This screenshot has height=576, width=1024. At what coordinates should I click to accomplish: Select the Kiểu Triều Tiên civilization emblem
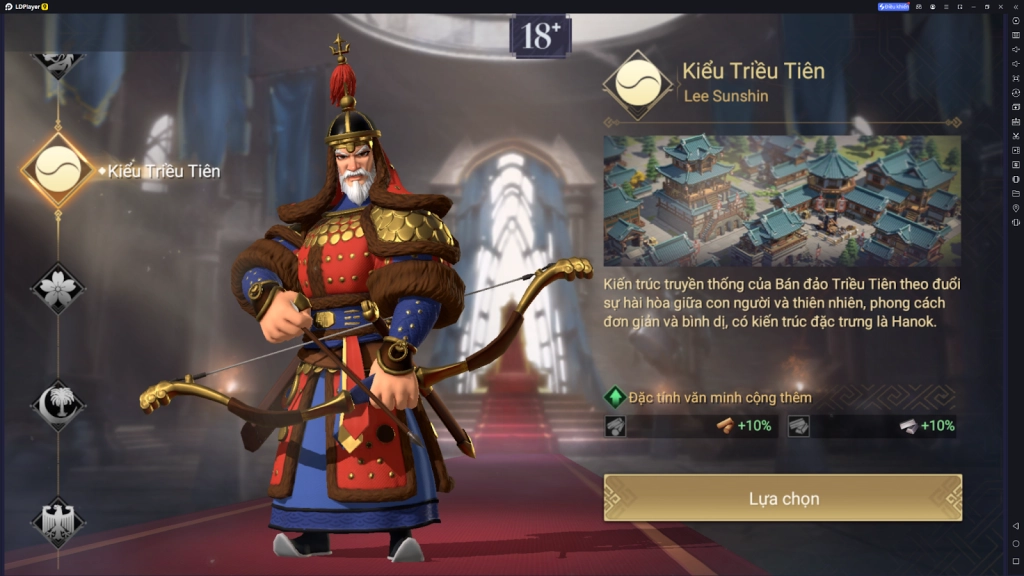(x=58, y=170)
